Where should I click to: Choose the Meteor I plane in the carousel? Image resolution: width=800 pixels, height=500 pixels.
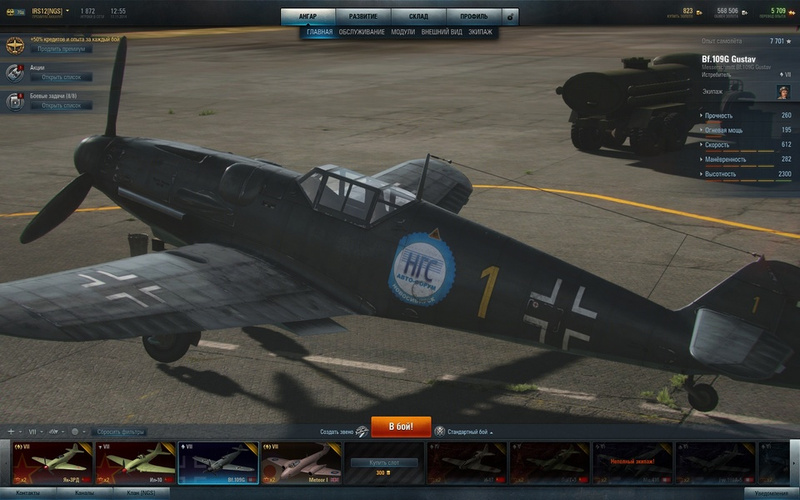(x=300, y=463)
